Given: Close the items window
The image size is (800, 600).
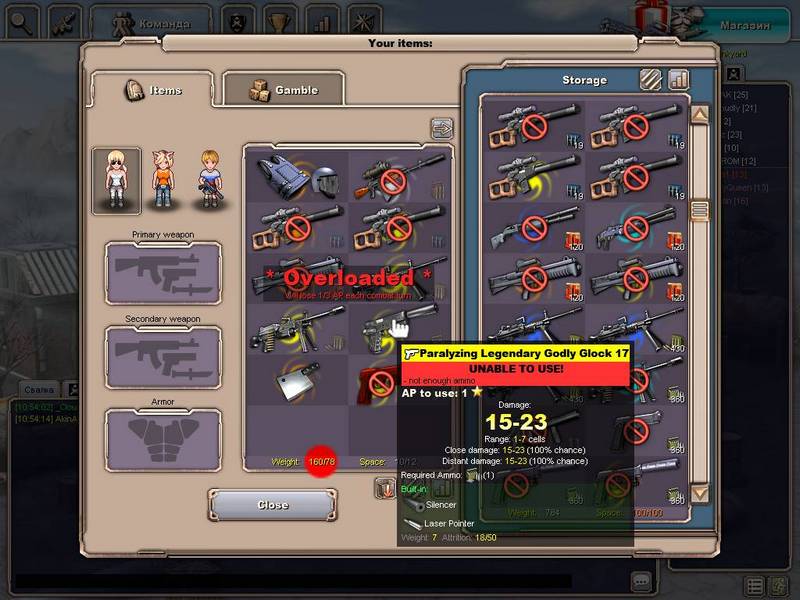Looking at the screenshot, I should [272, 505].
